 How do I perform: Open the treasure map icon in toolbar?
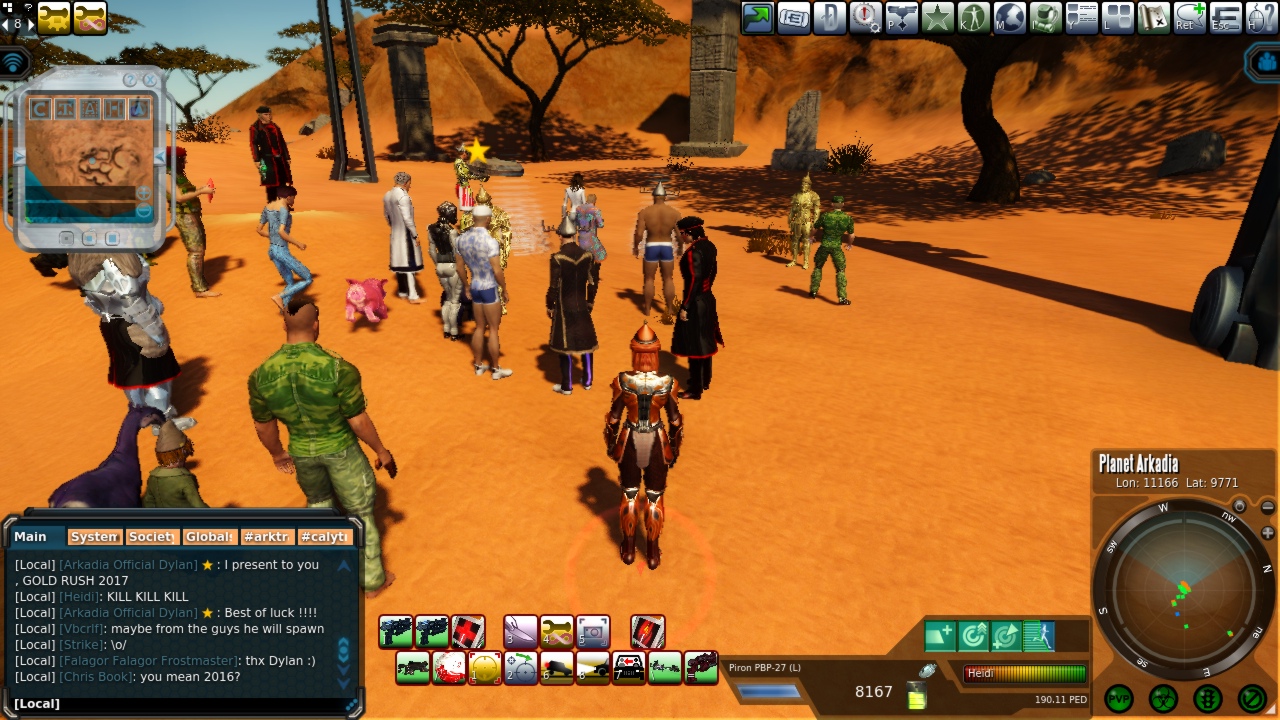pyautogui.click(x=1153, y=17)
